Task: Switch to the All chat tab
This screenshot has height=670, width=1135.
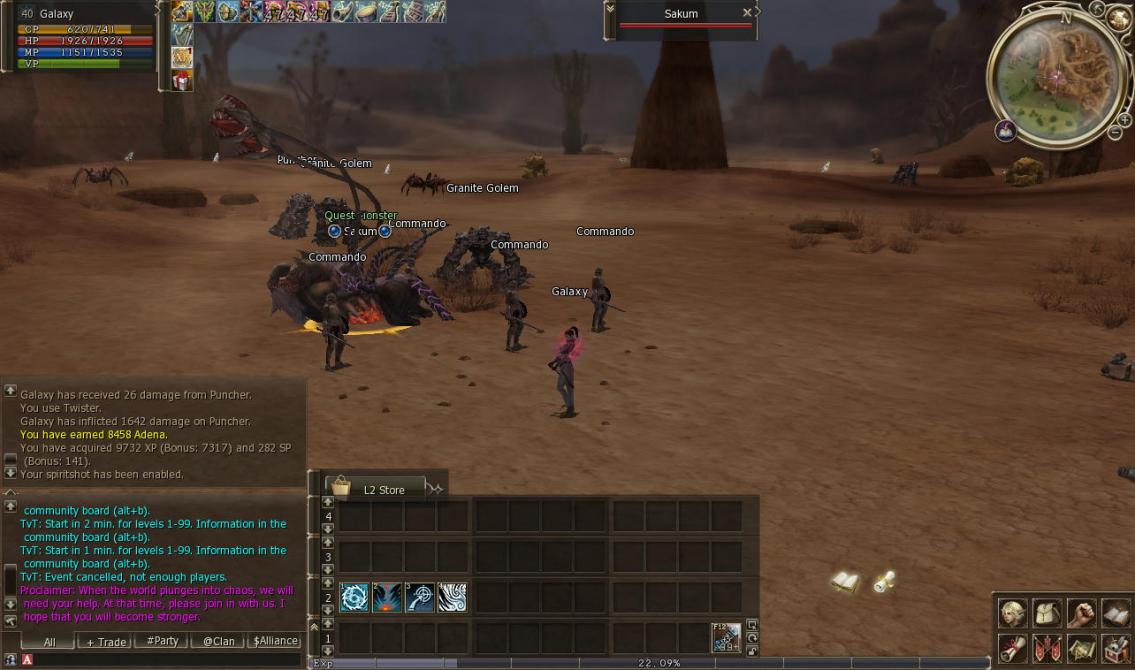Action: click(x=50, y=642)
